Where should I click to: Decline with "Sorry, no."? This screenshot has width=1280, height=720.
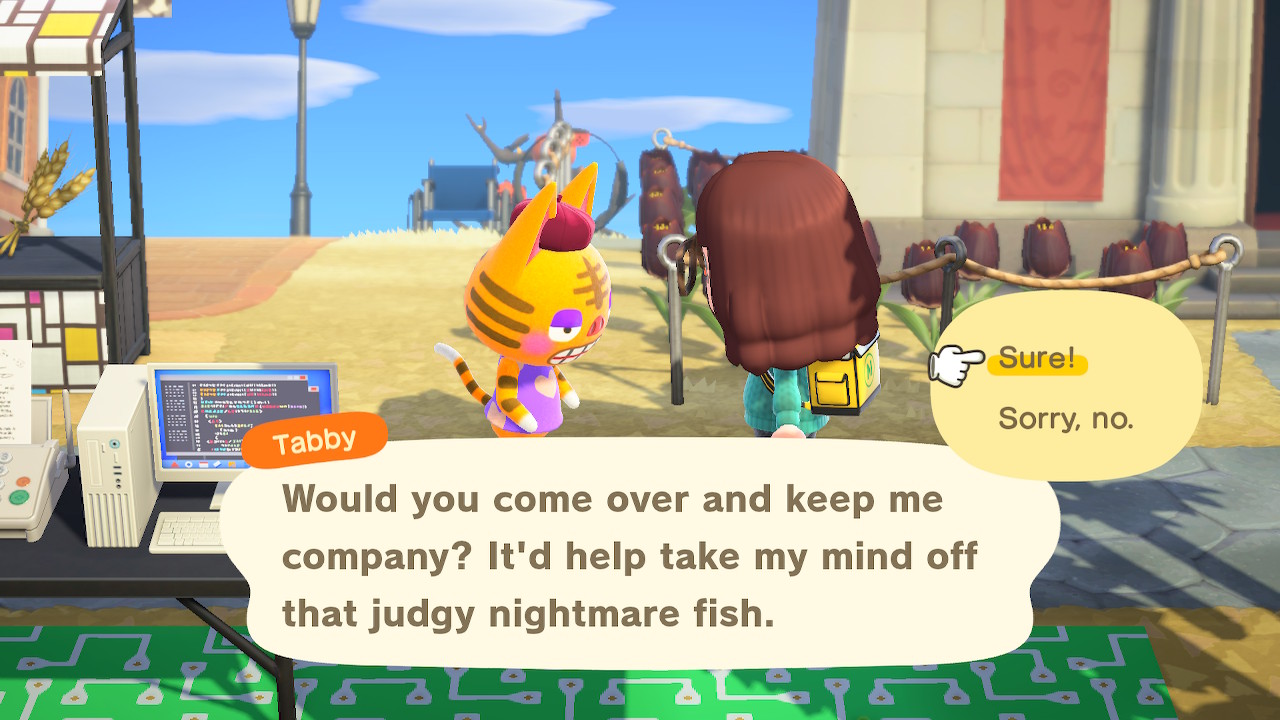coord(1065,419)
